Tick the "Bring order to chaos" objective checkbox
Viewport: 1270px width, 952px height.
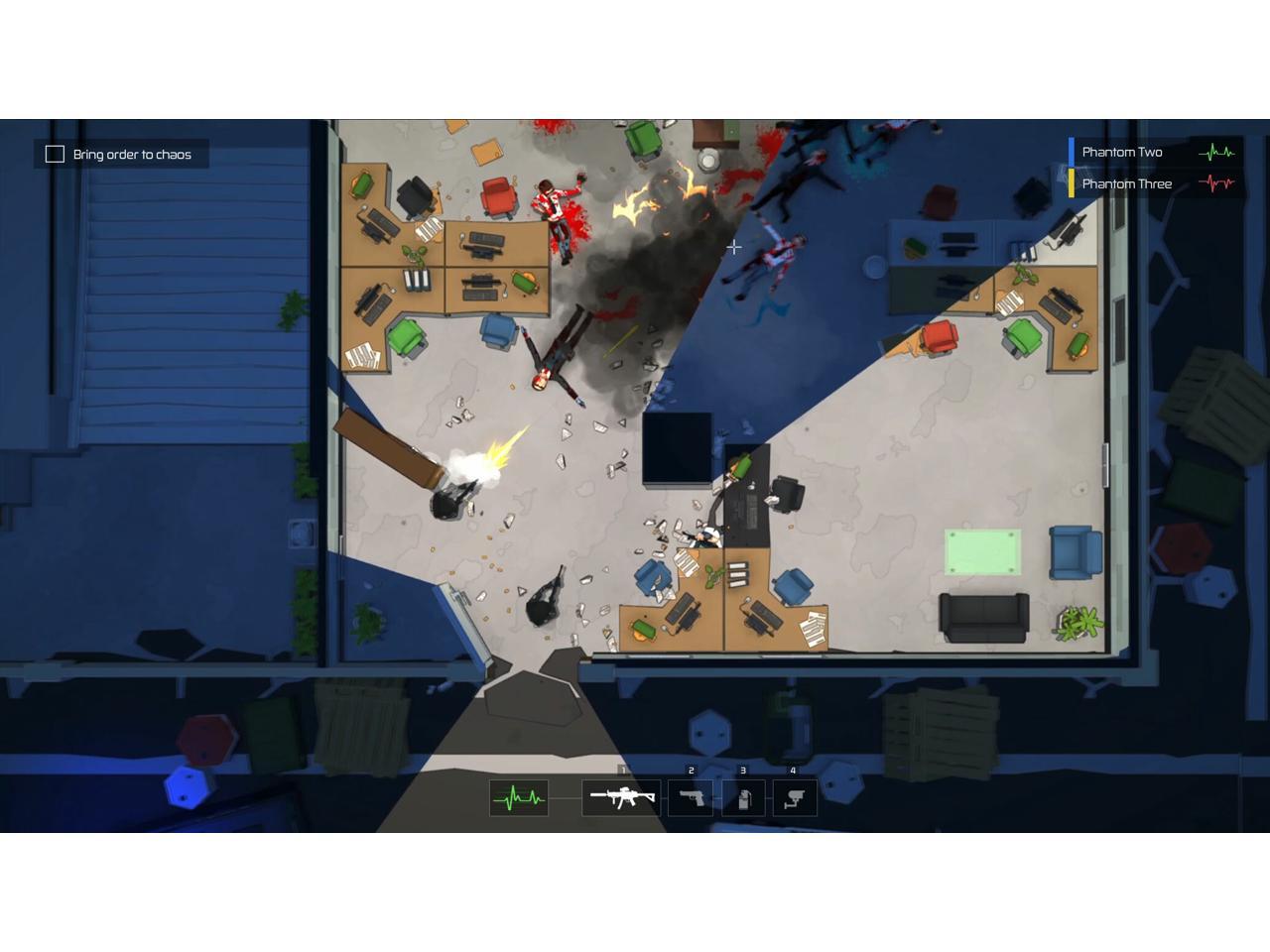coord(56,154)
